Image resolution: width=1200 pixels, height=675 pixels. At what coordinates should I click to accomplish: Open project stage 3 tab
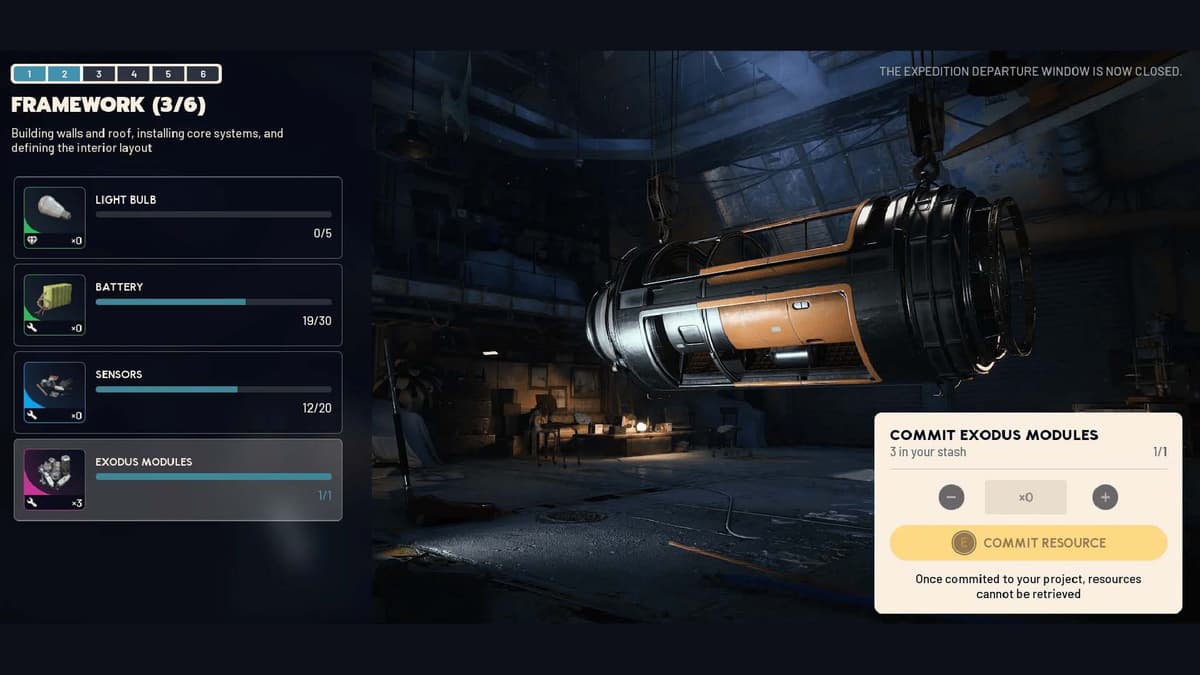coord(99,74)
